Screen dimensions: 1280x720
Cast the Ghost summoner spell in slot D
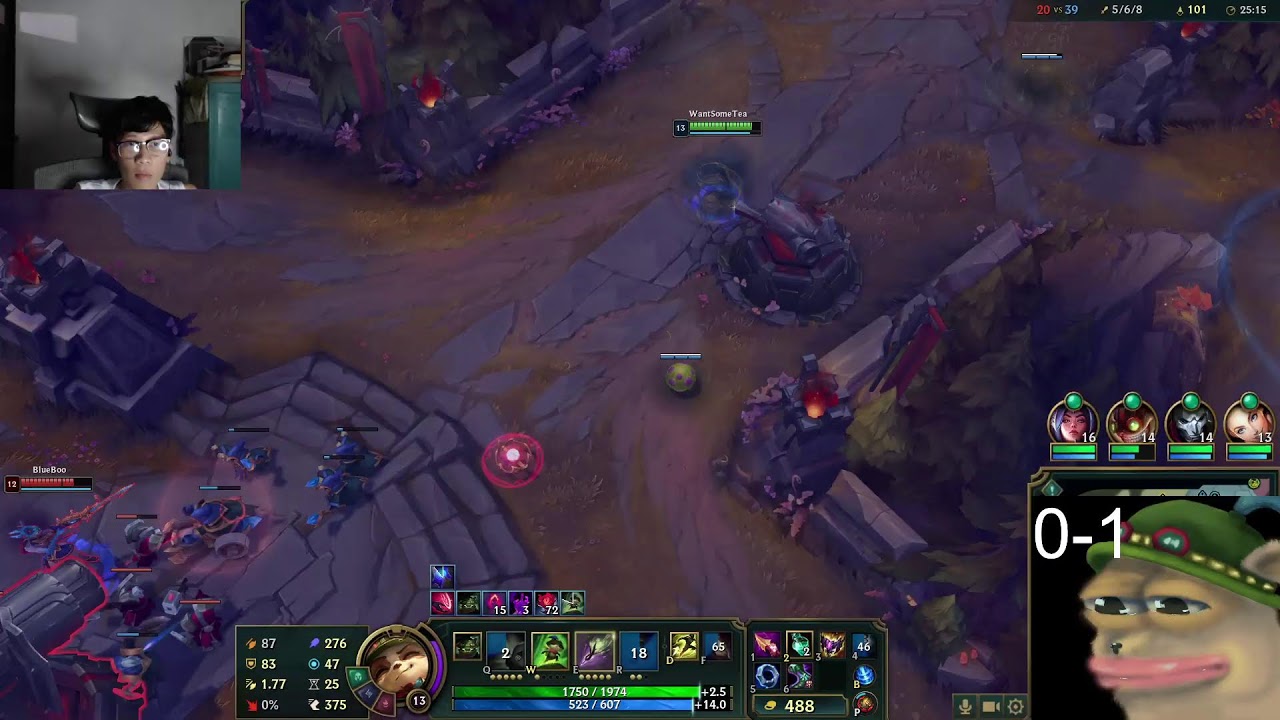pos(684,646)
